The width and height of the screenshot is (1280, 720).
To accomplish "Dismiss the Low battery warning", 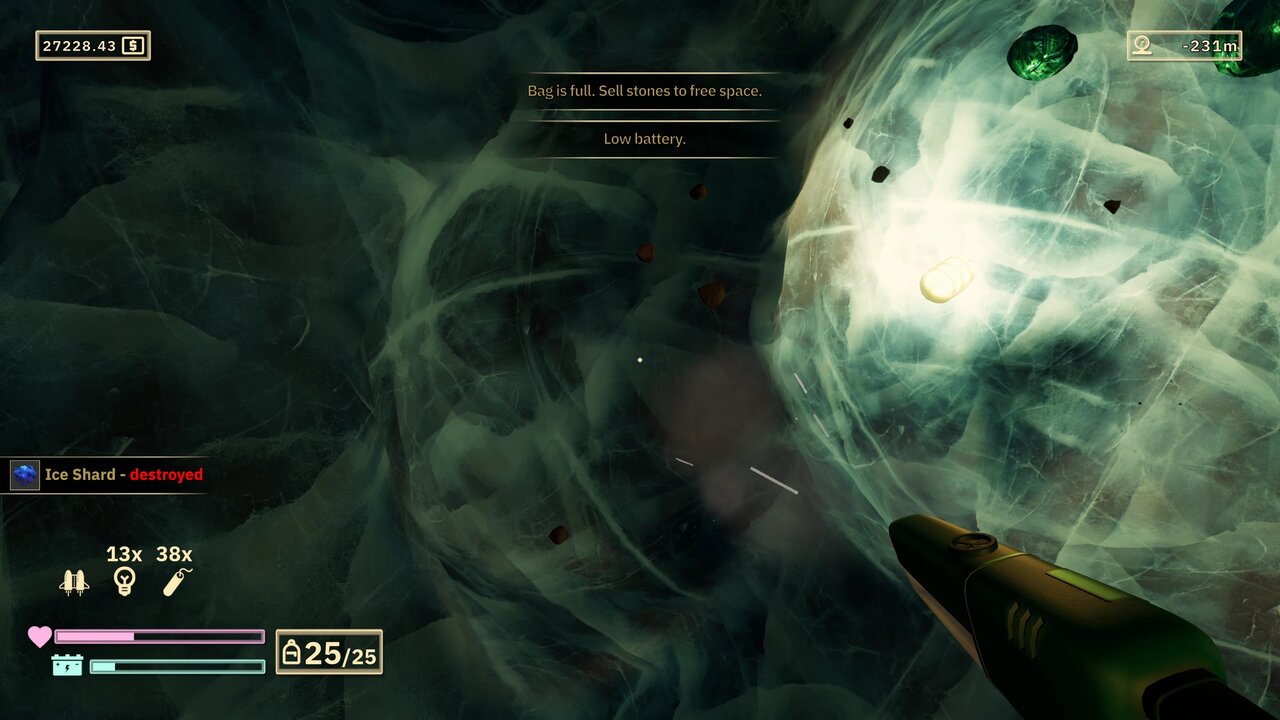I will [x=644, y=139].
